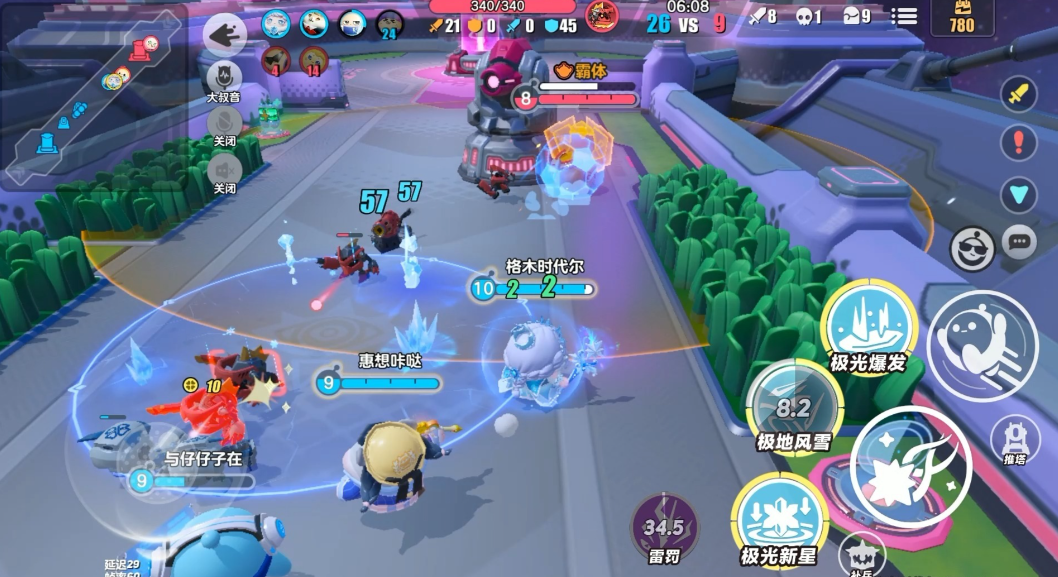
Task: Open the 大叔音 voice changer
Action: tap(224, 78)
